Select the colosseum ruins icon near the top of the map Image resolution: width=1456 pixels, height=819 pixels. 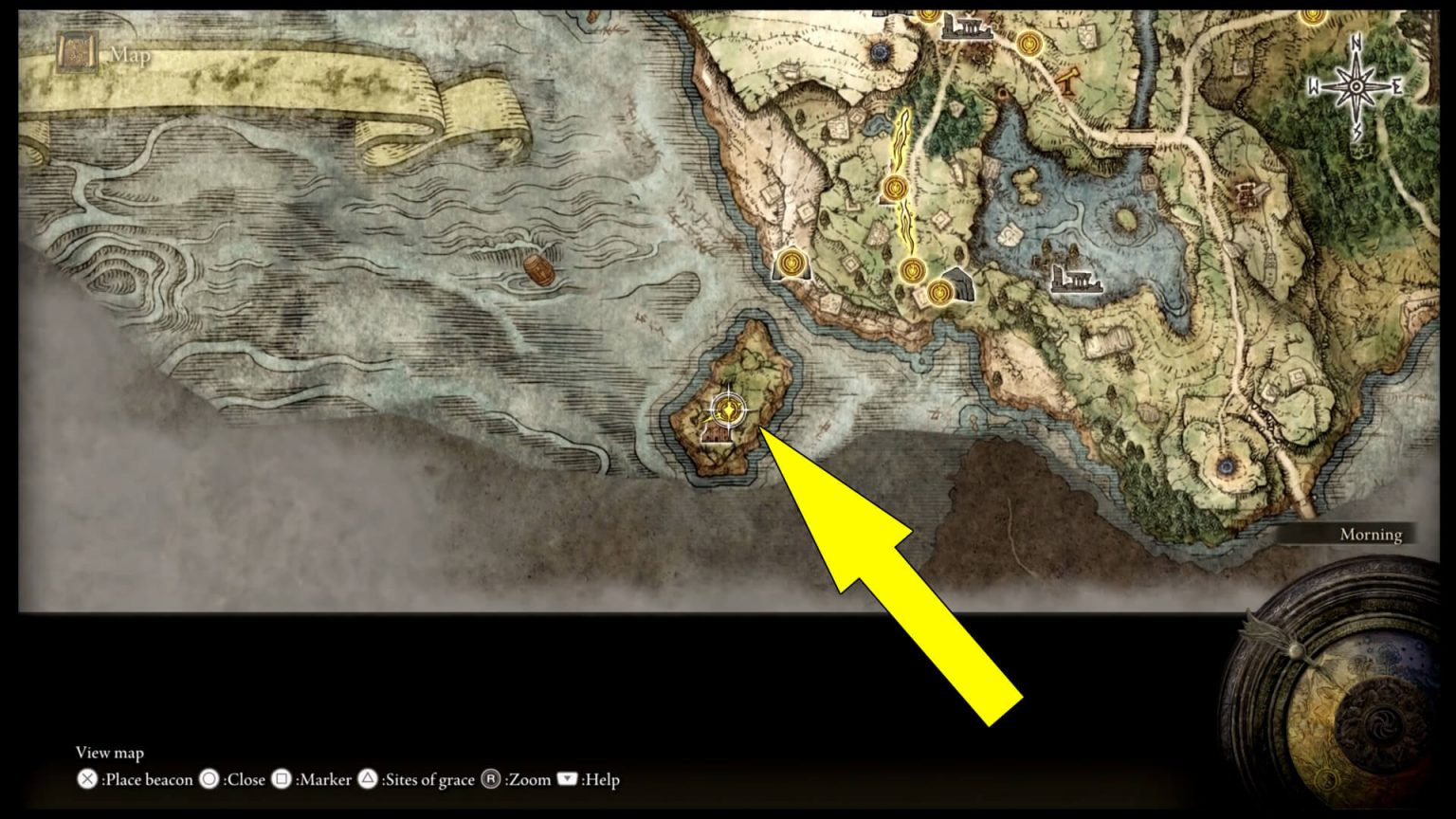tap(966, 26)
